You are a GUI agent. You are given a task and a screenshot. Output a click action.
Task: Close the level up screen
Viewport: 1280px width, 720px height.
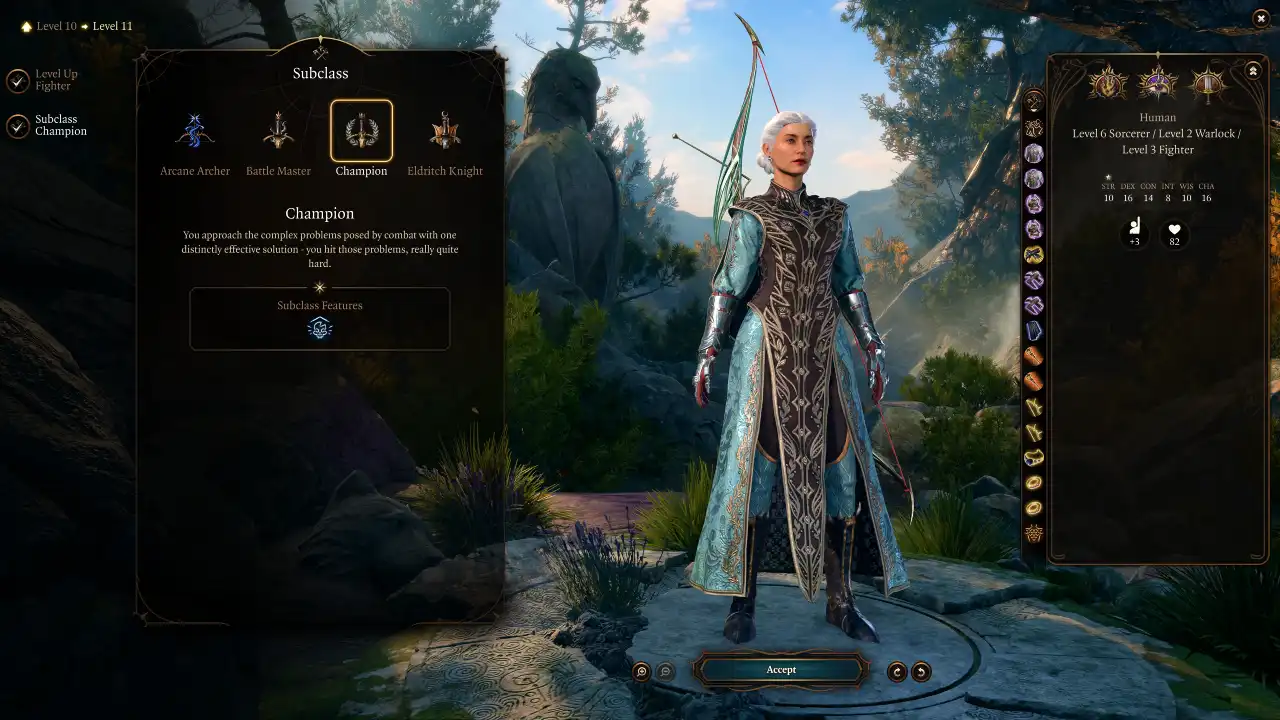1260,18
